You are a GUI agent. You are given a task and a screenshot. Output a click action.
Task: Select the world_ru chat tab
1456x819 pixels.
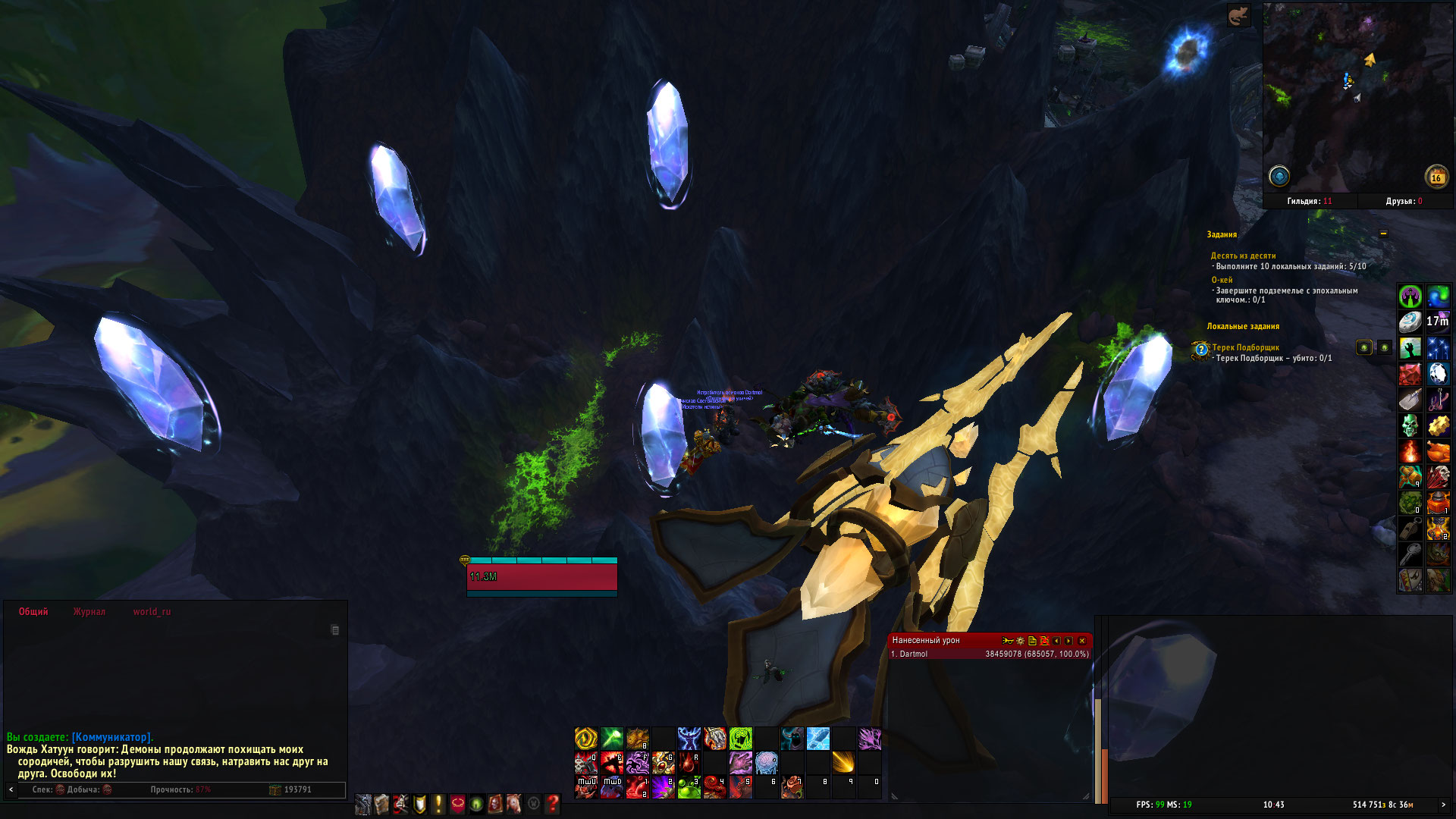click(x=152, y=612)
